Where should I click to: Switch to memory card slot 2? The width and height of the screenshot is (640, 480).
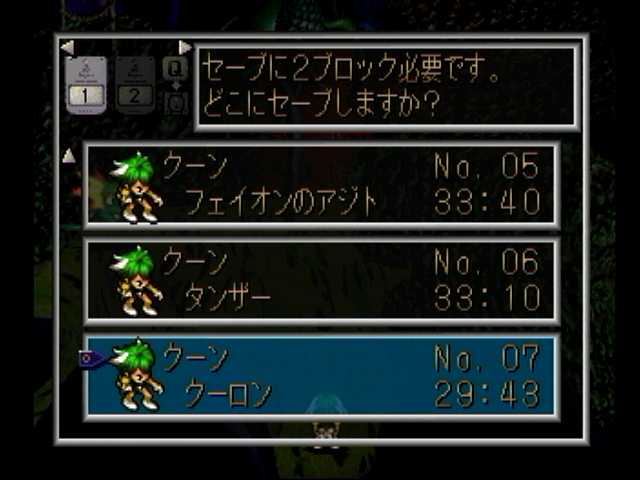pyautogui.click(x=135, y=86)
